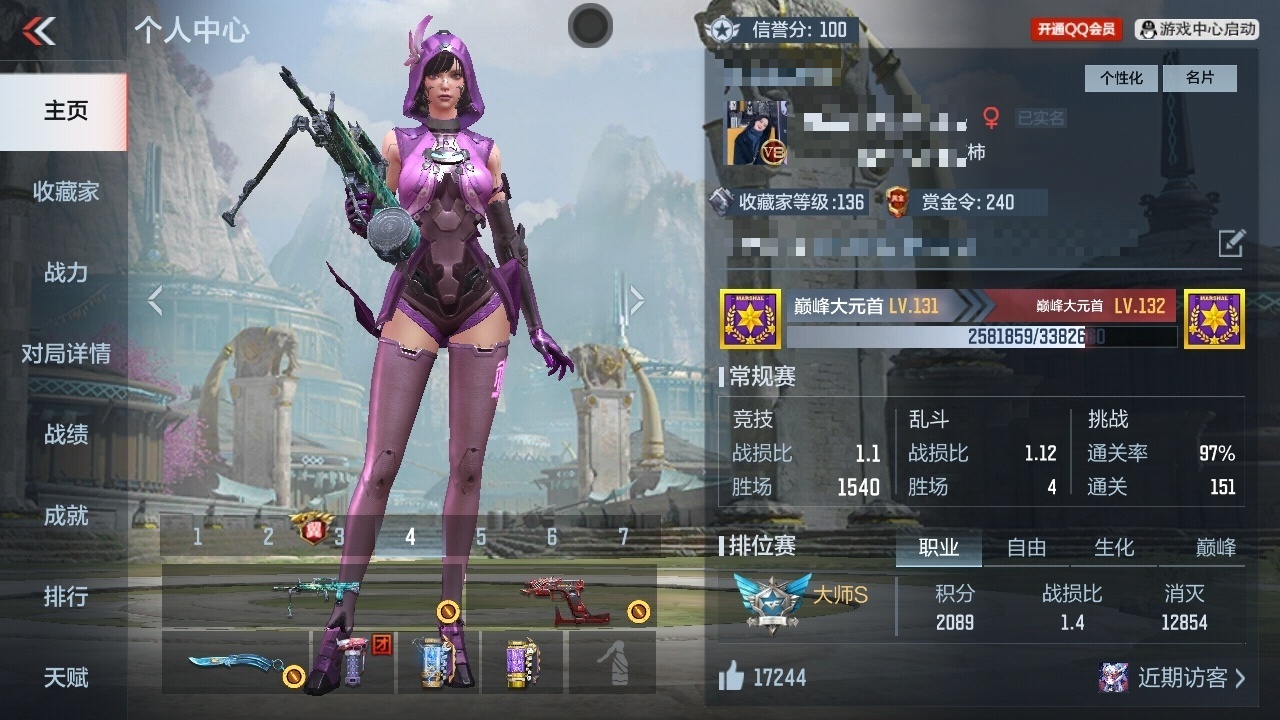This screenshot has height=720, width=1280.
Task: Select the 巅峰 ranked tab
Action: click(x=1216, y=547)
